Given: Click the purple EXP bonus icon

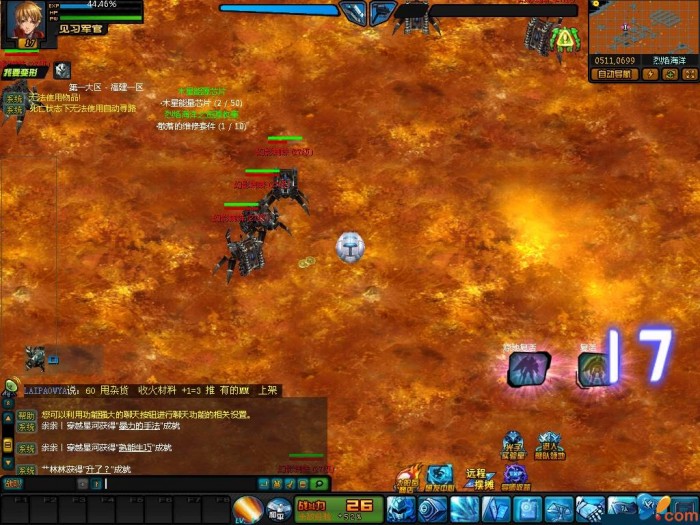Looking at the screenshot, I should [x=516, y=474].
